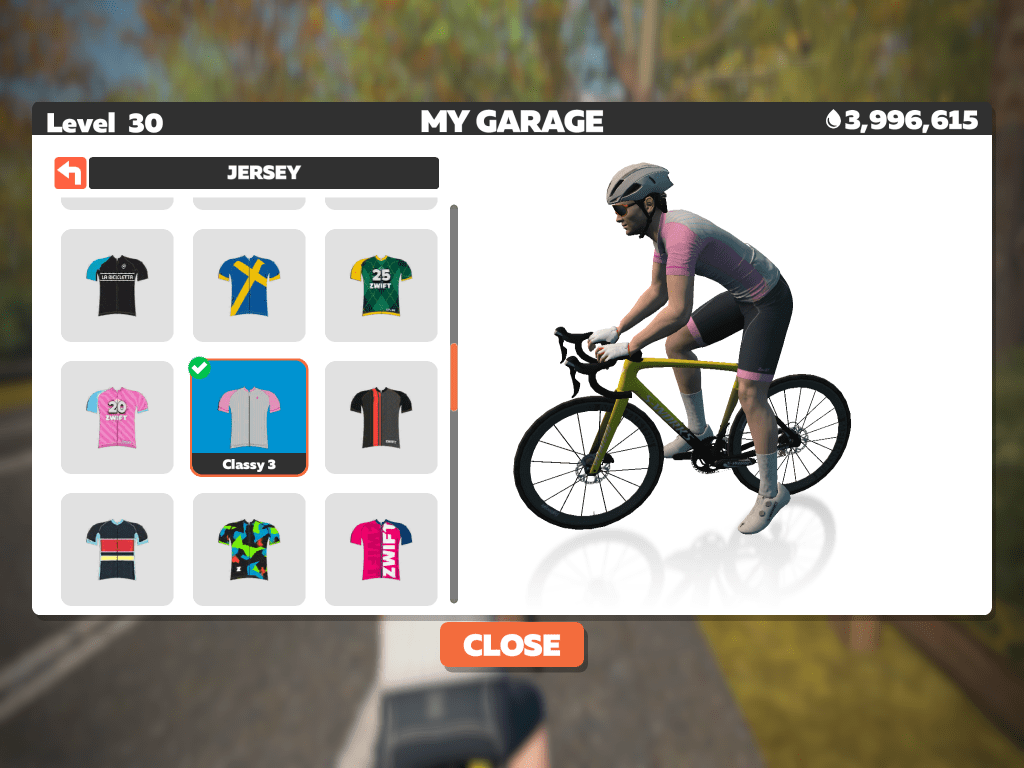Select the magenta Zwift jersey

tap(381, 549)
